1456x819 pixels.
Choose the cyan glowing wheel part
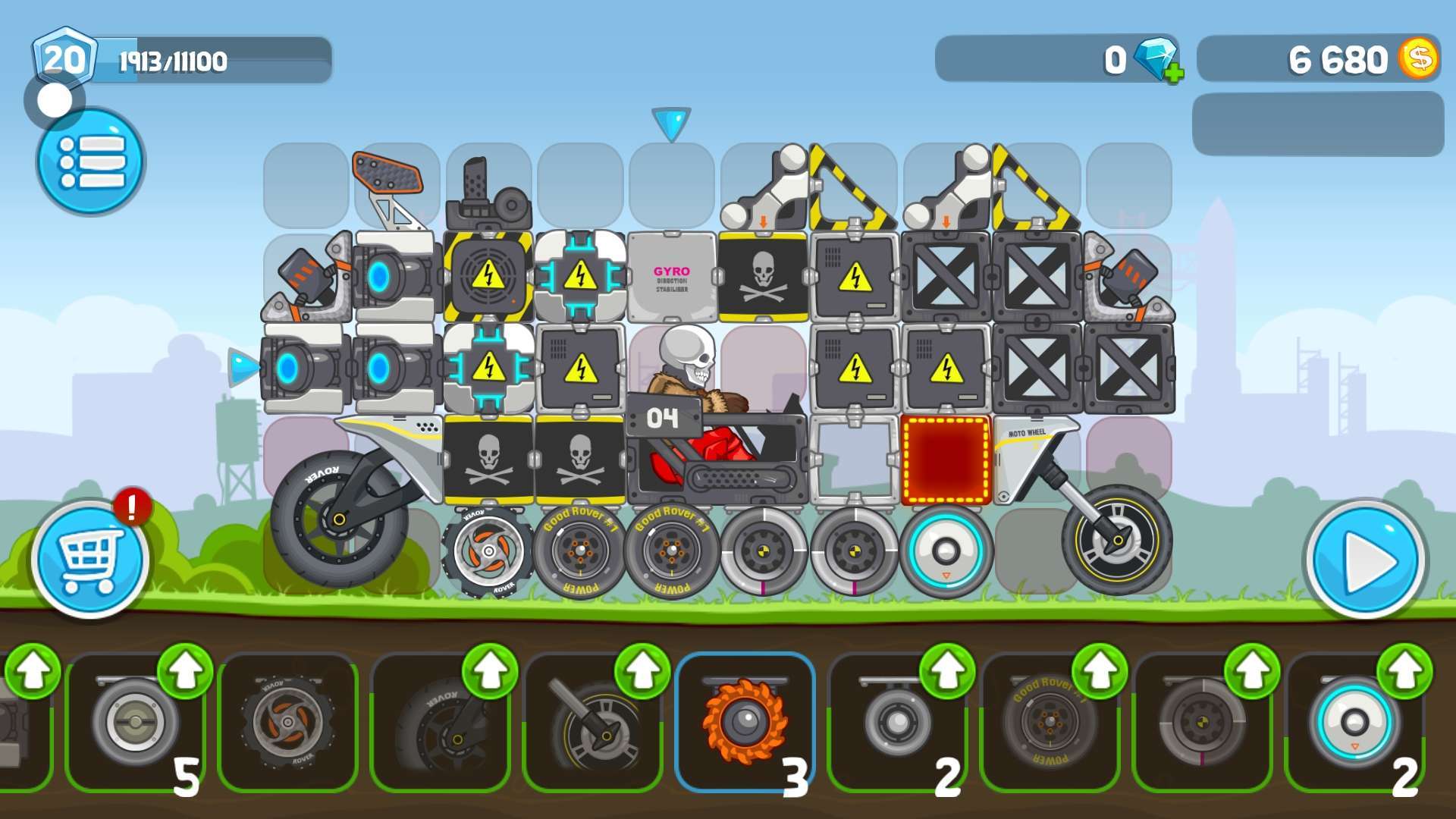[1354, 722]
